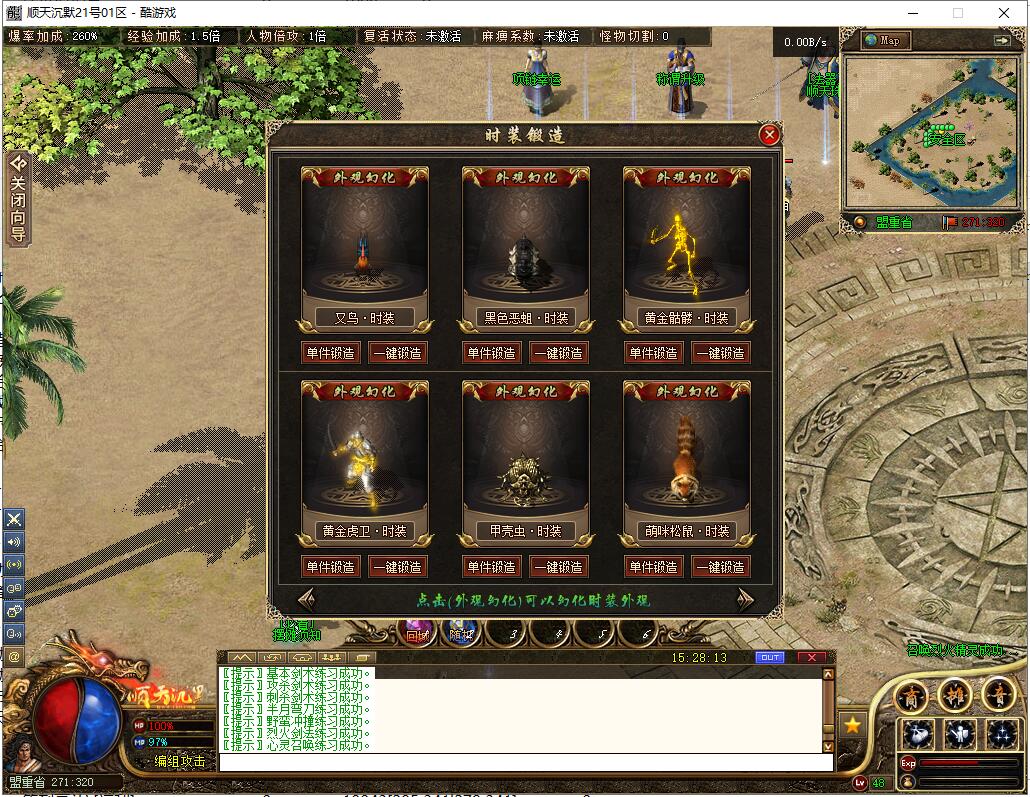Maximize the game window
The height and width of the screenshot is (797, 1030).
coord(958,13)
